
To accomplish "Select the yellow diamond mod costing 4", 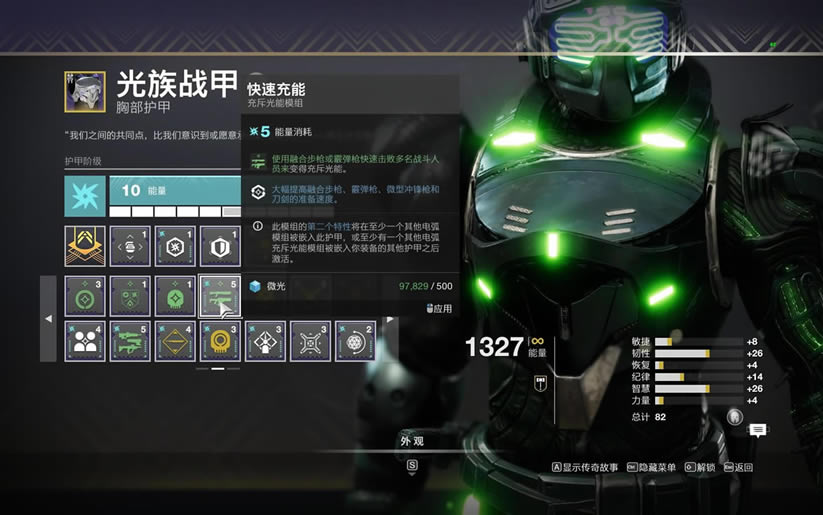I will coord(175,341).
